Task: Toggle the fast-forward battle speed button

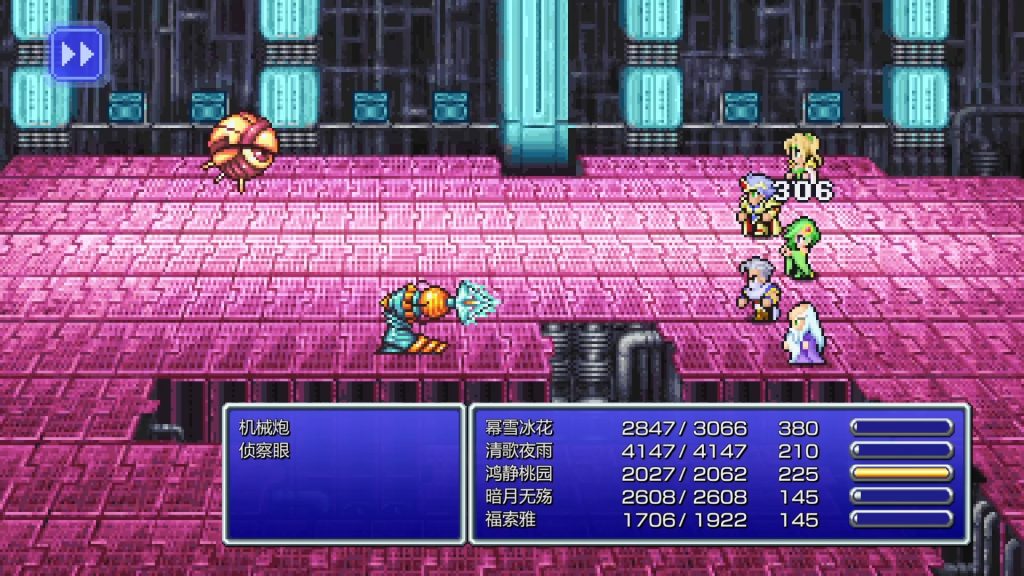Action: [78, 54]
